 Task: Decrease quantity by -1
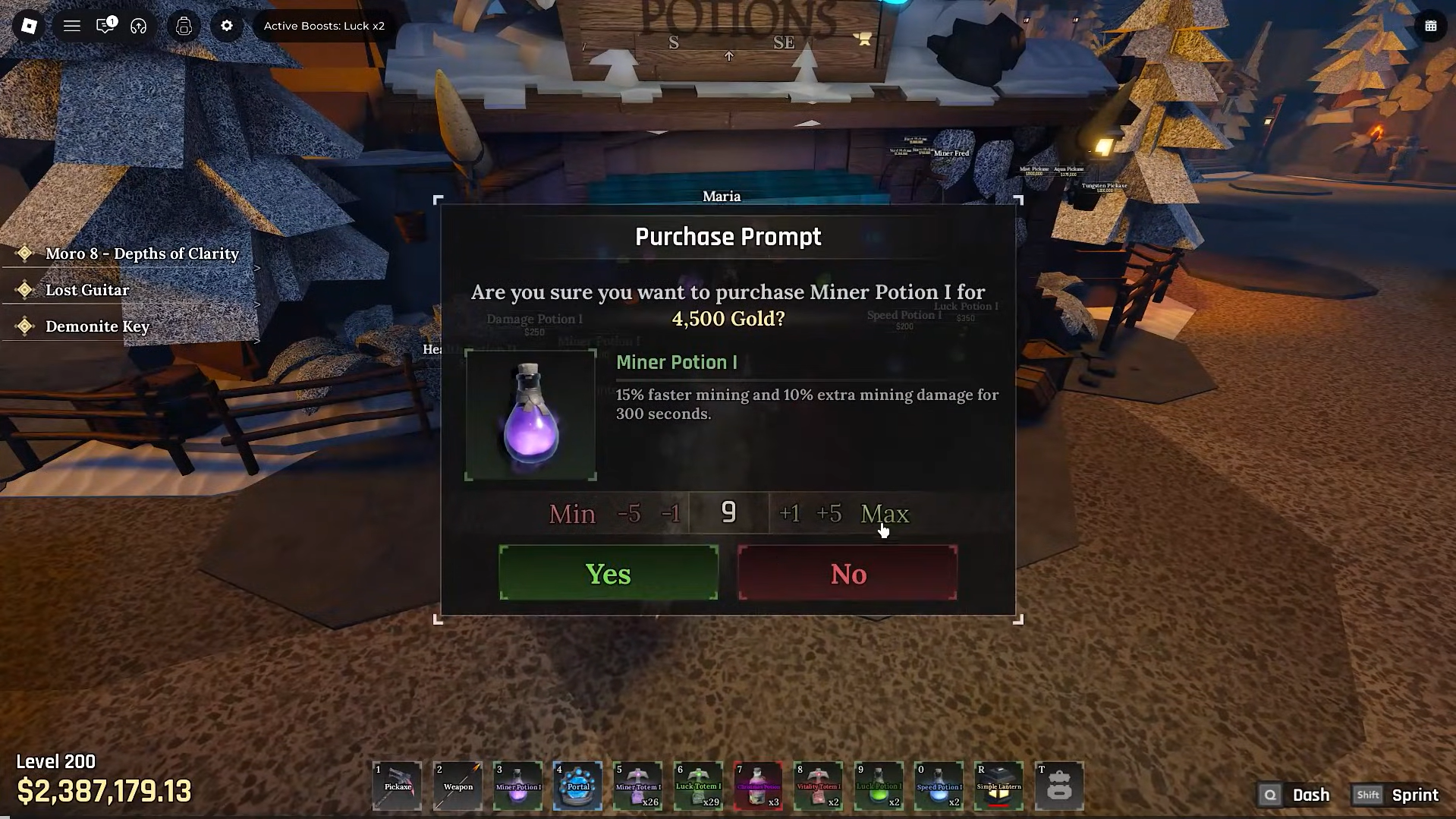[671, 514]
